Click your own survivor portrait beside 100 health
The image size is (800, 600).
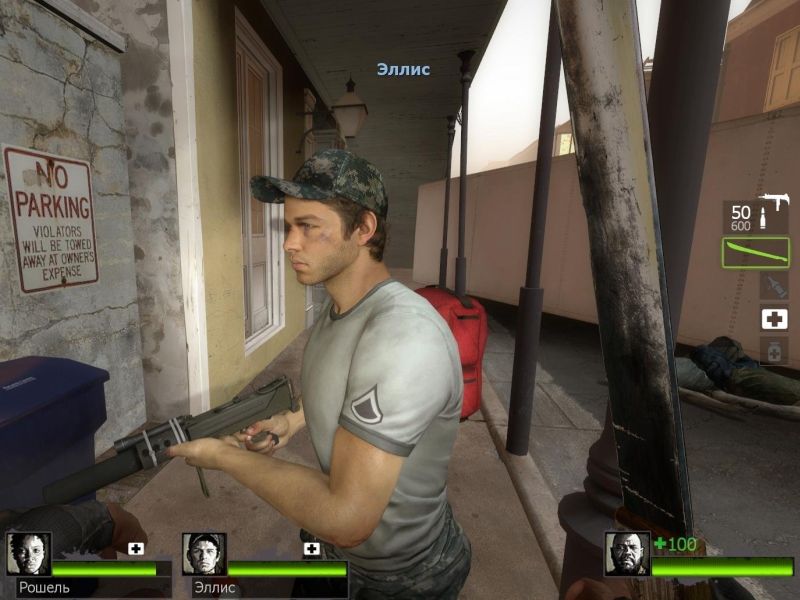point(627,553)
